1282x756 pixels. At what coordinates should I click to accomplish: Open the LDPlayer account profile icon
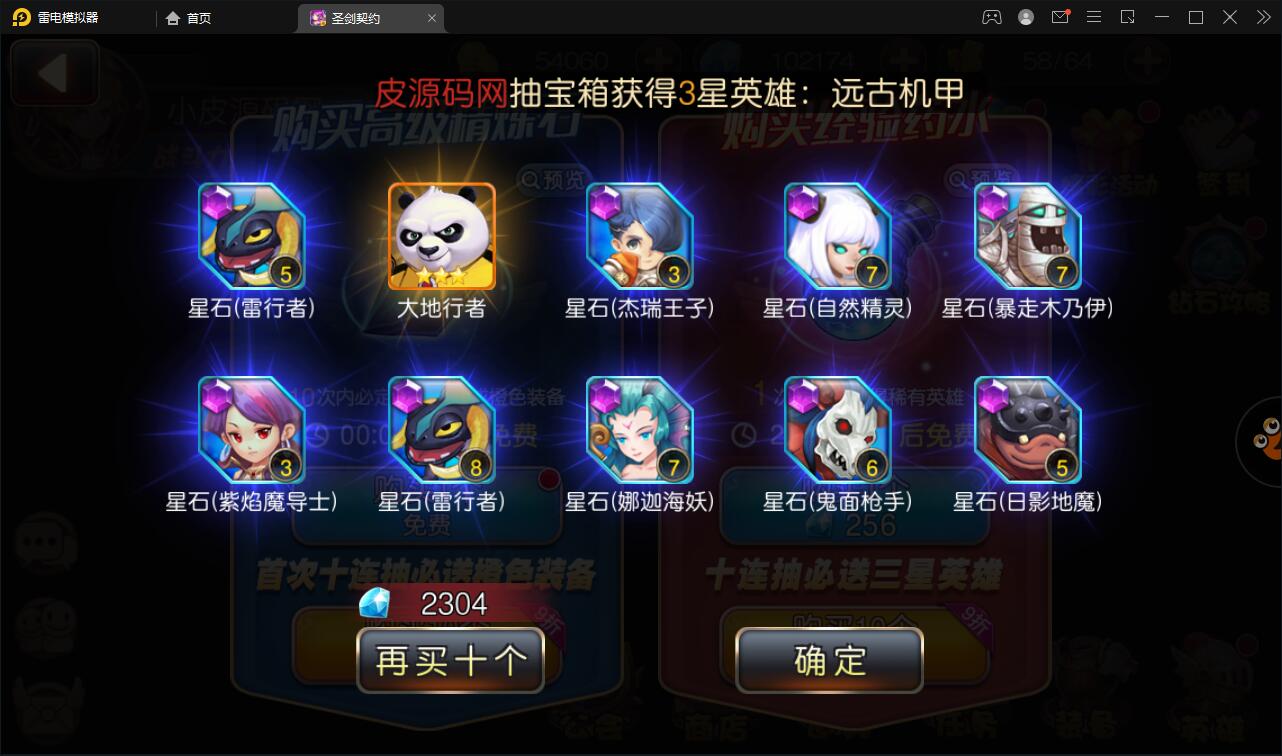coord(1025,17)
